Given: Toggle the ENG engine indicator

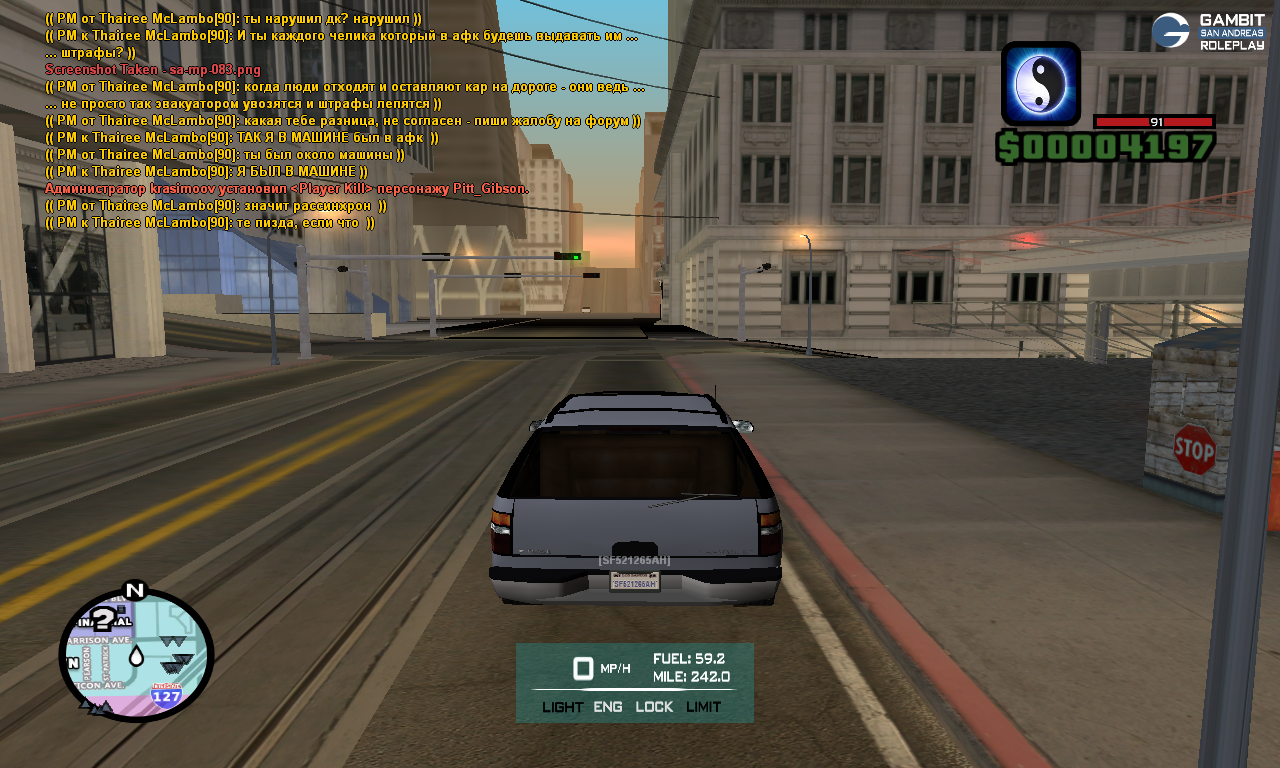Looking at the screenshot, I should pos(607,707).
